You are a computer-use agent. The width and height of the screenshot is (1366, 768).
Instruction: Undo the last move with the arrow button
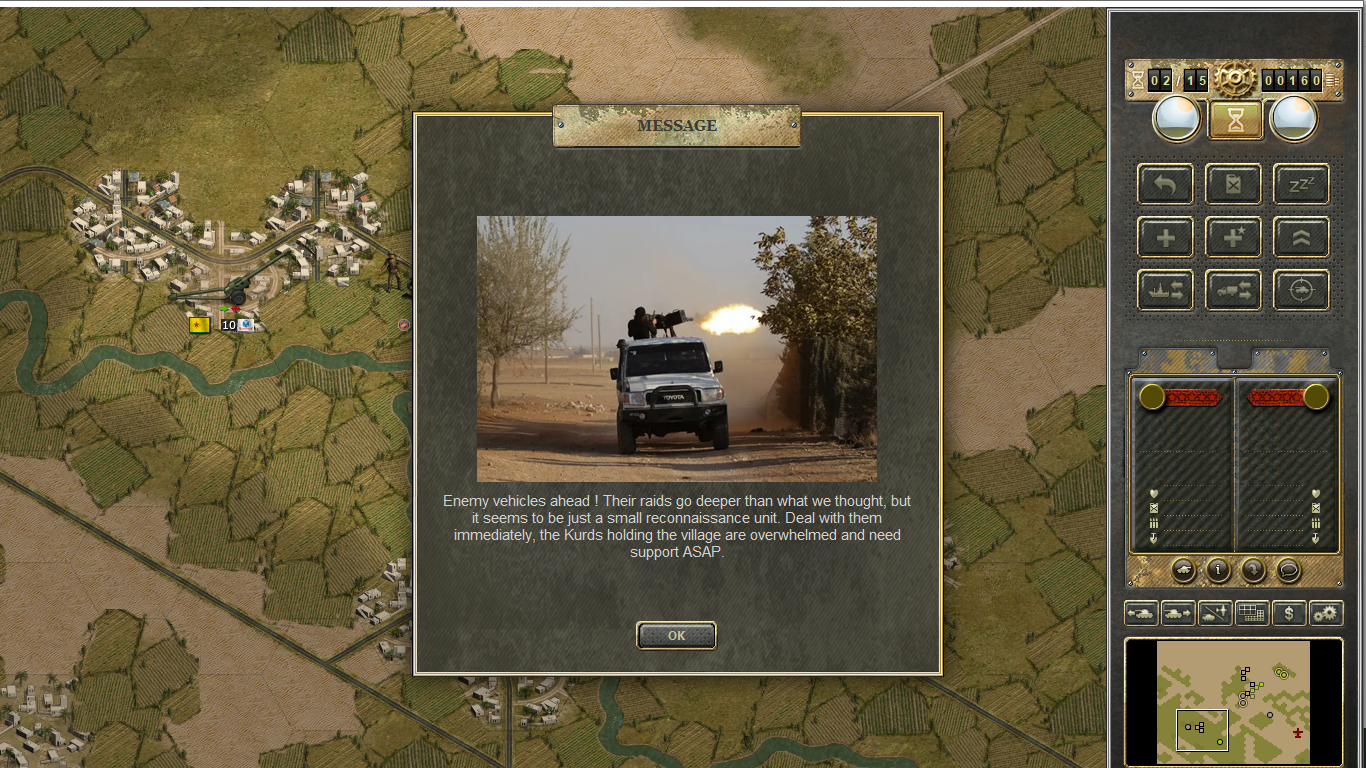(1165, 184)
